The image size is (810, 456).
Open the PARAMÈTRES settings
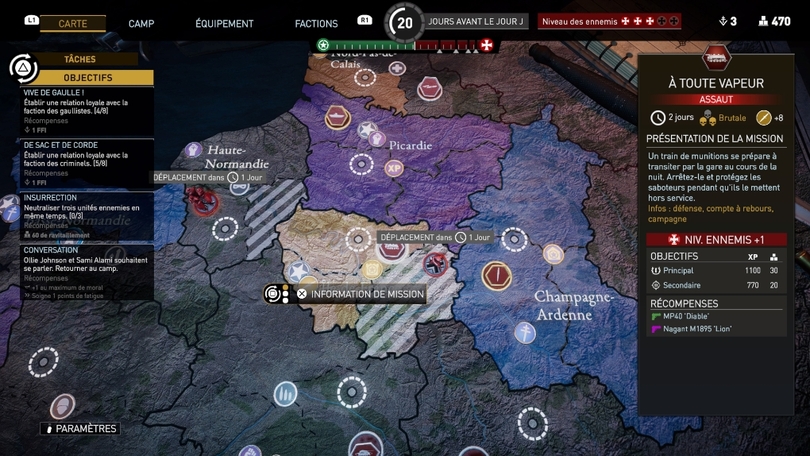point(80,429)
